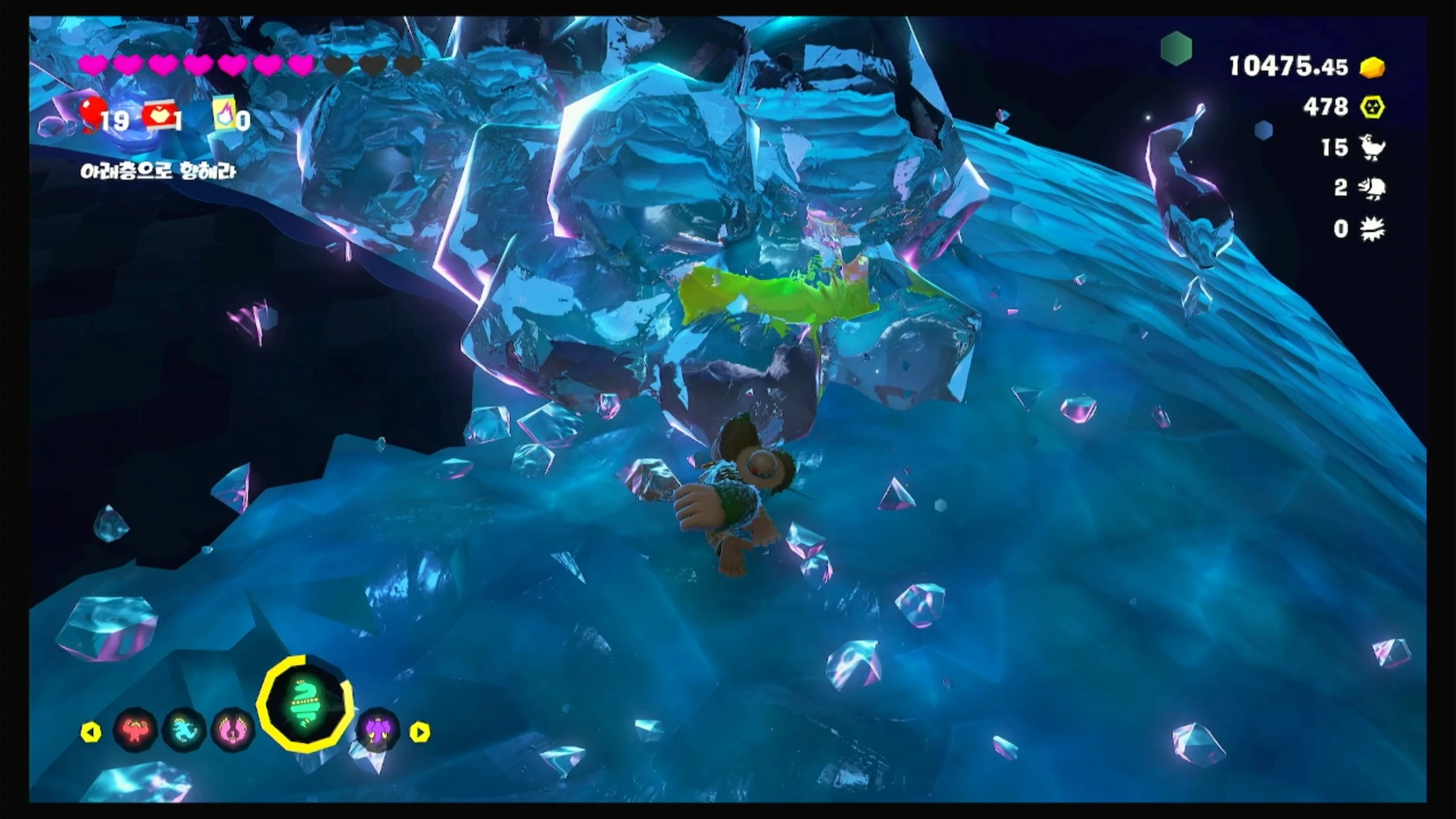Screen dimensions: 1456x819
Task: Click the gold nugget currency icon
Action: pos(1372,68)
